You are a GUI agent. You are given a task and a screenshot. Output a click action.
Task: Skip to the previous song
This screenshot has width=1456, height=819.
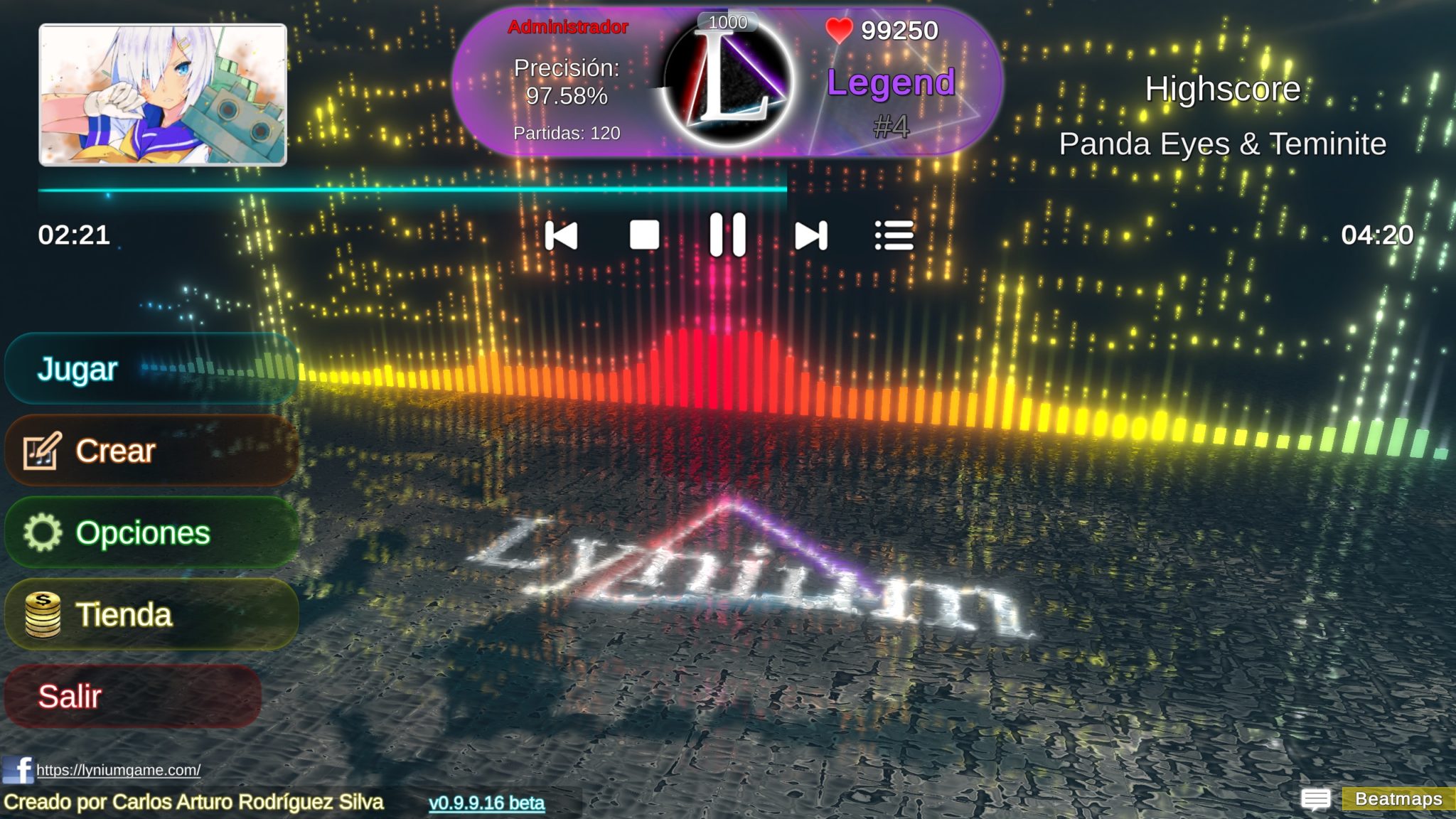pos(561,236)
